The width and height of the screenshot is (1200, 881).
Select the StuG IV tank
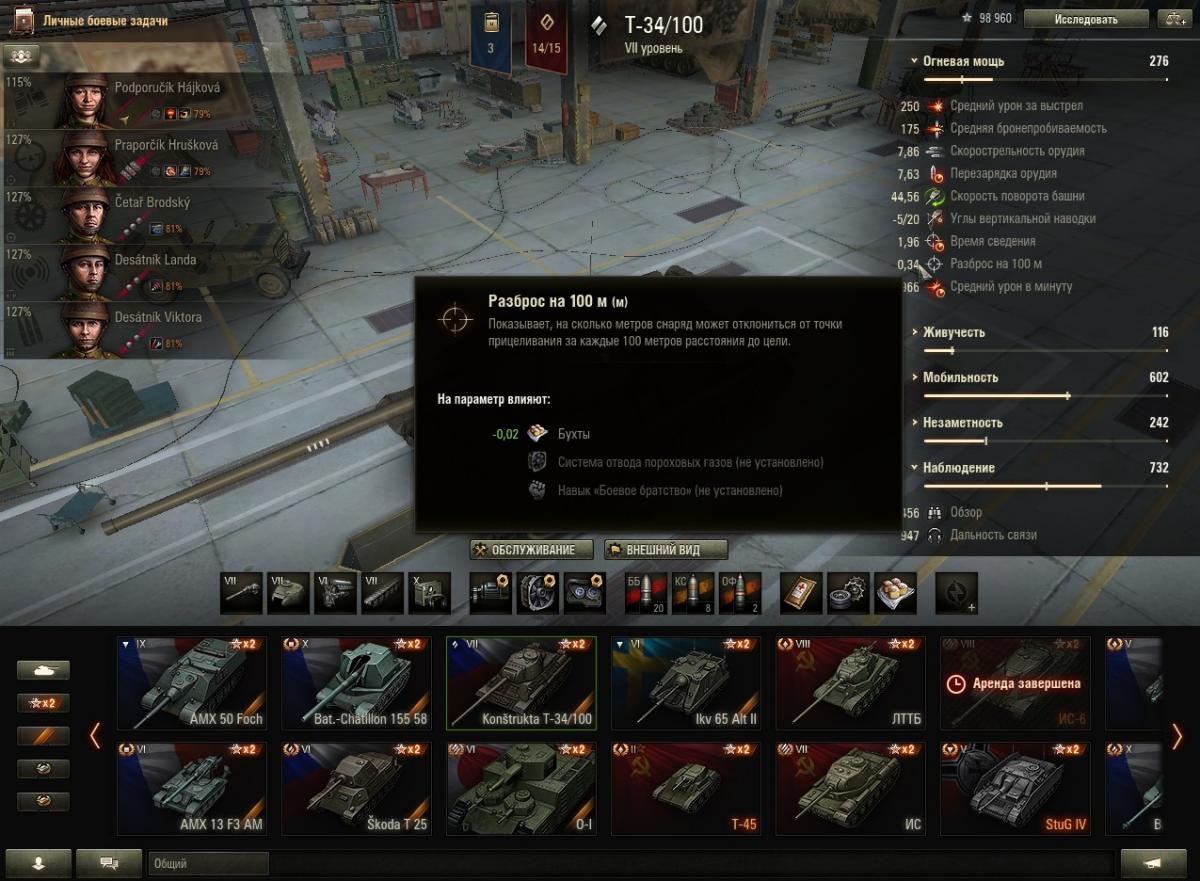click(1015, 789)
